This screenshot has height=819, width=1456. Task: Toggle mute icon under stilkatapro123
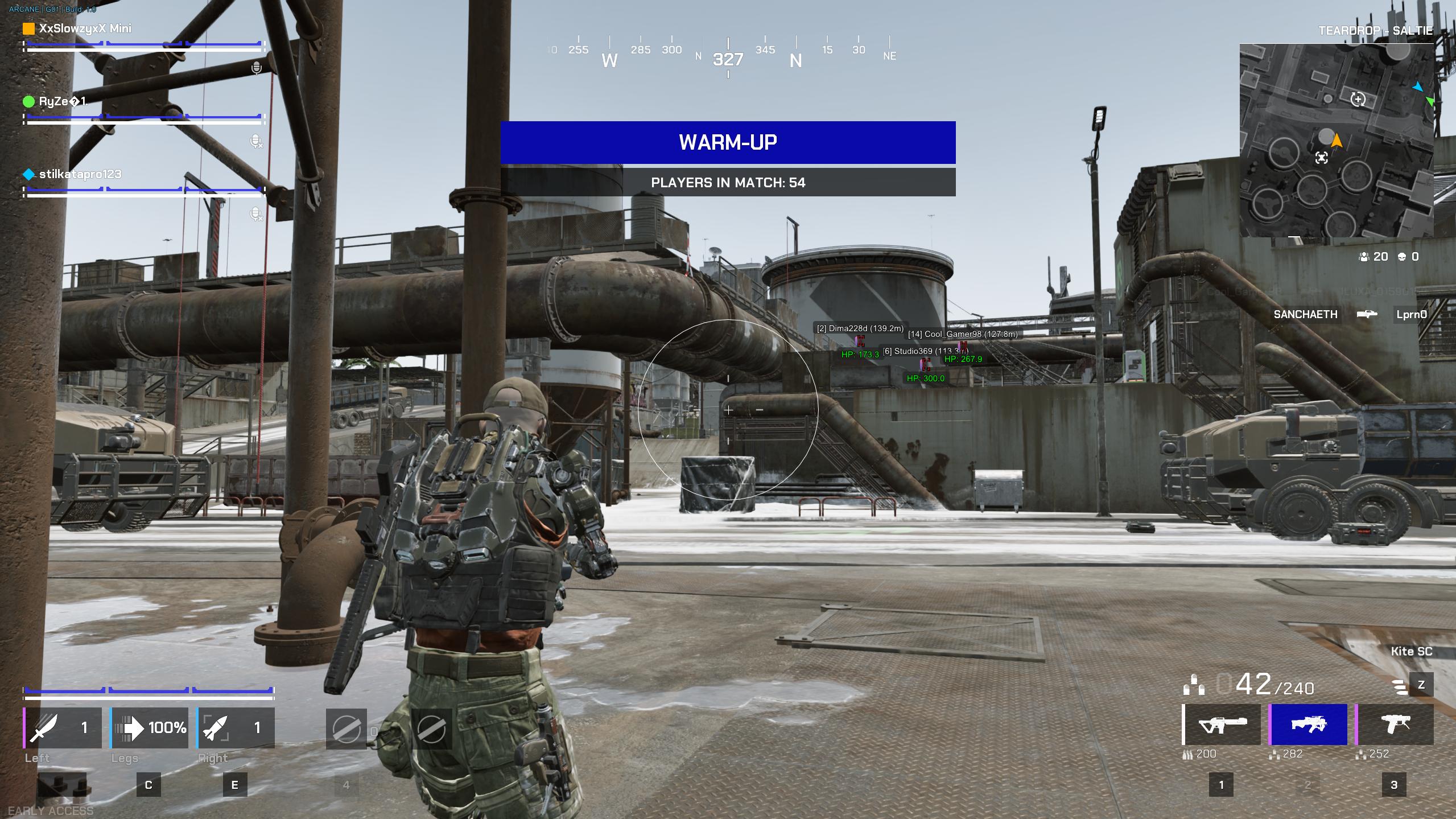pyautogui.click(x=257, y=214)
